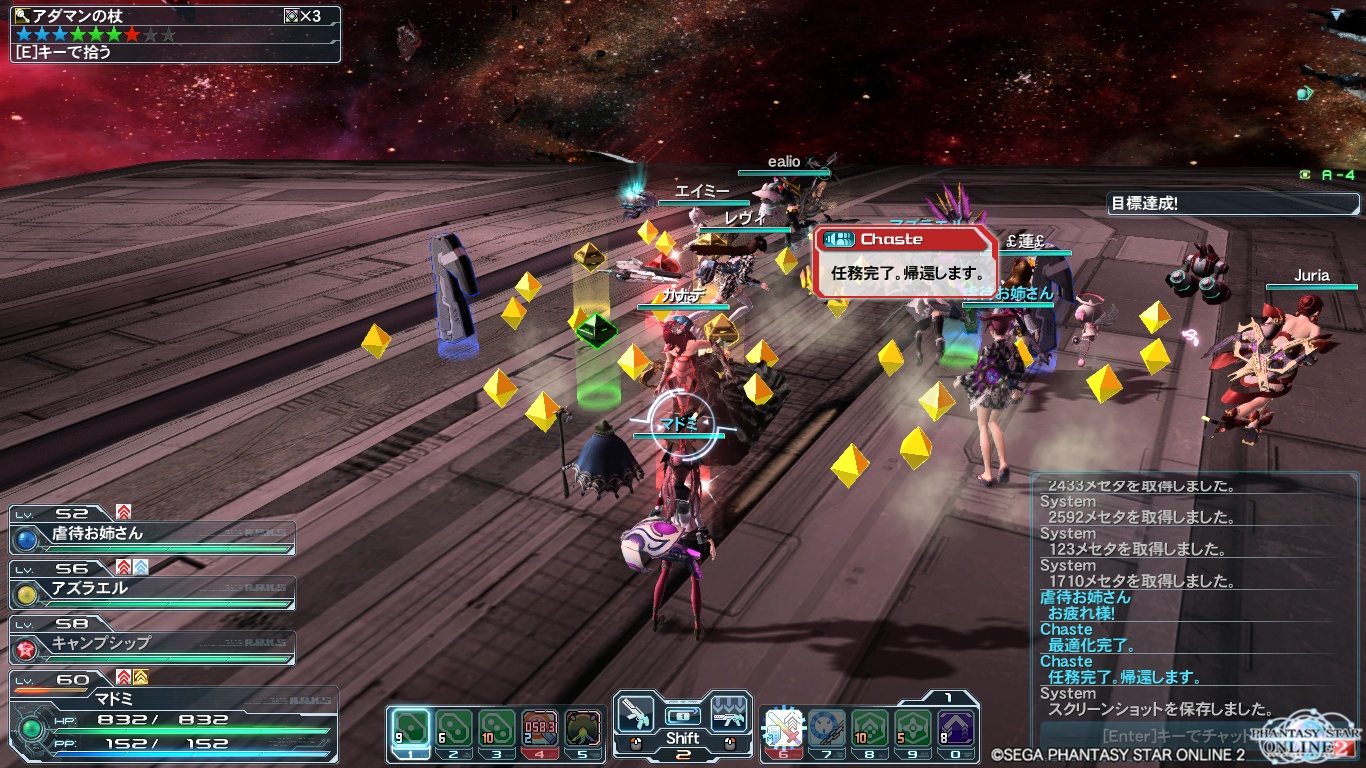This screenshot has width=1366, height=768.
Task: Click the アダマンの杖 item pickup panel
Action: (x=176, y=34)
